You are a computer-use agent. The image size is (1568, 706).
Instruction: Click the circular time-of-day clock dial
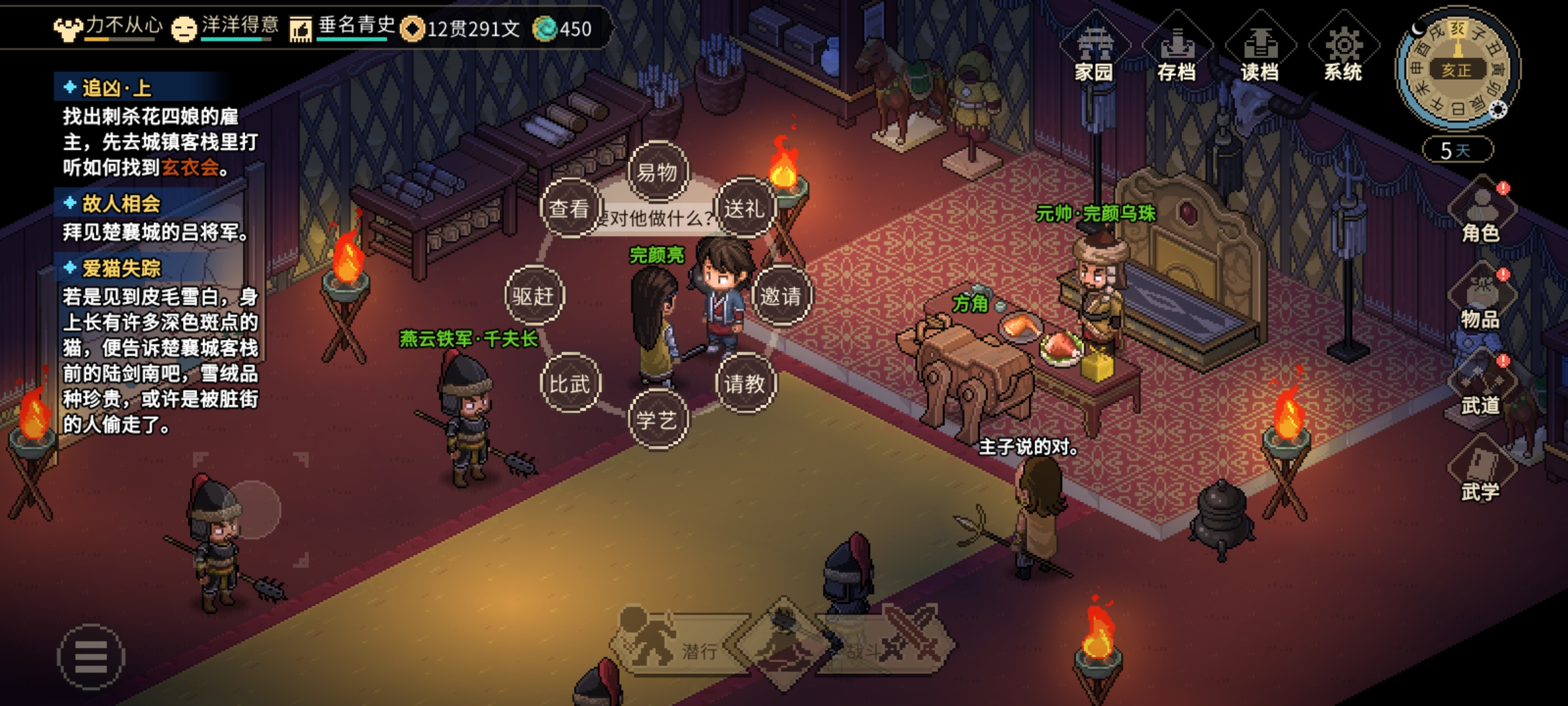tap(1457, 69)
